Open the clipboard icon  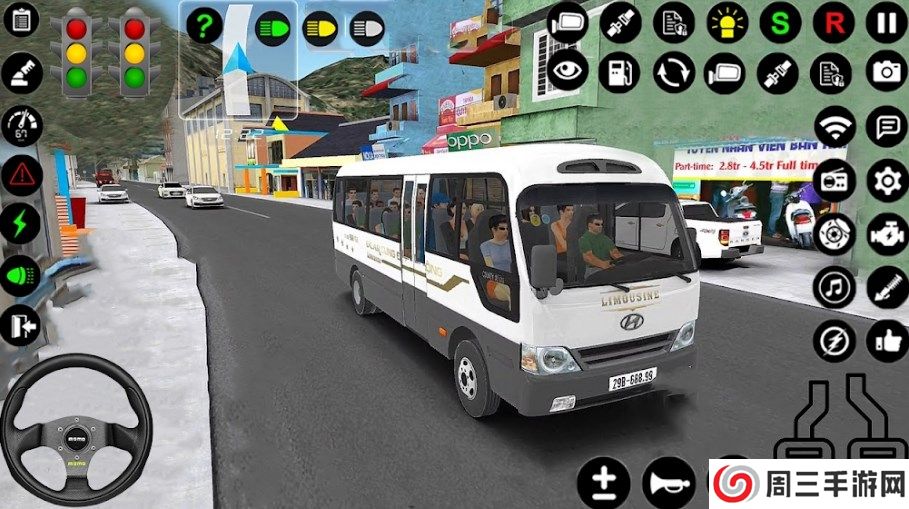coord(20,20)
